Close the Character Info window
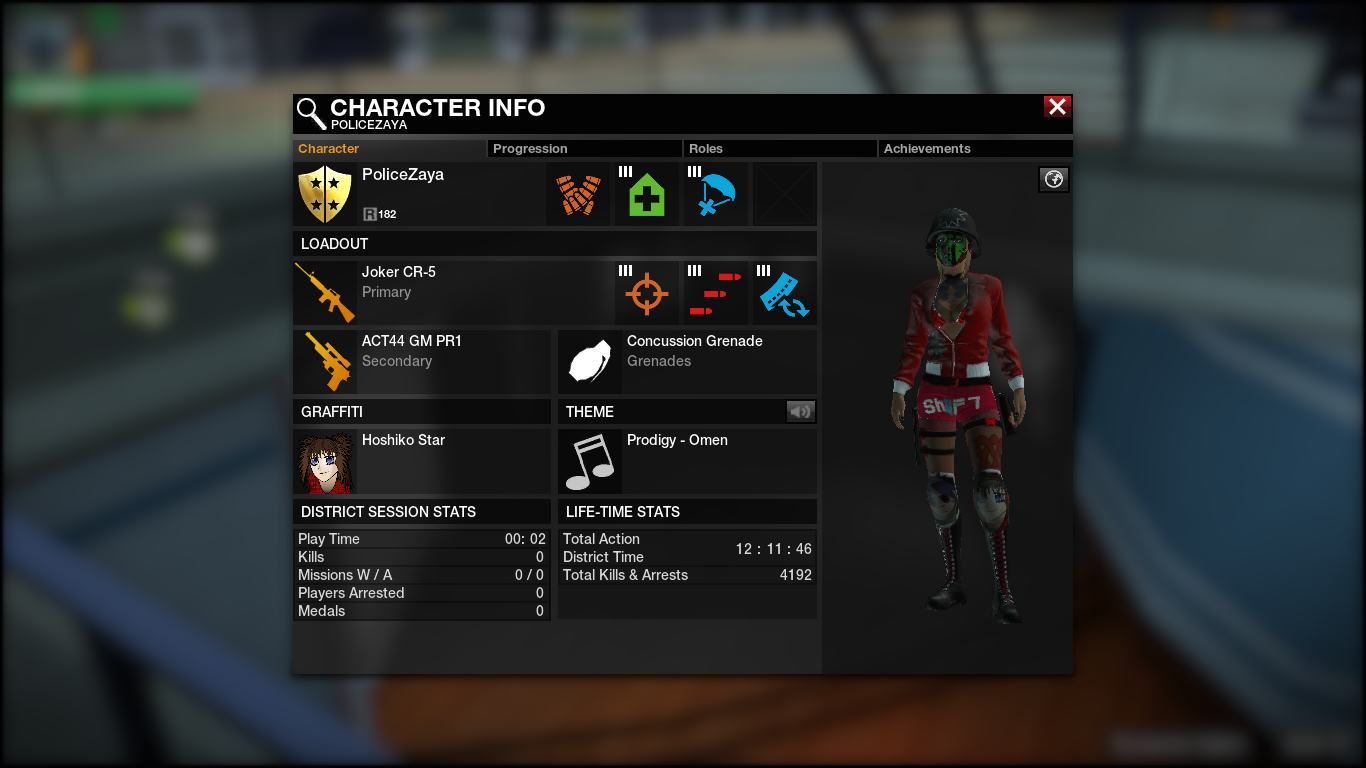The width and height of the screenshot is (1366, 768). coord(1057,107)
